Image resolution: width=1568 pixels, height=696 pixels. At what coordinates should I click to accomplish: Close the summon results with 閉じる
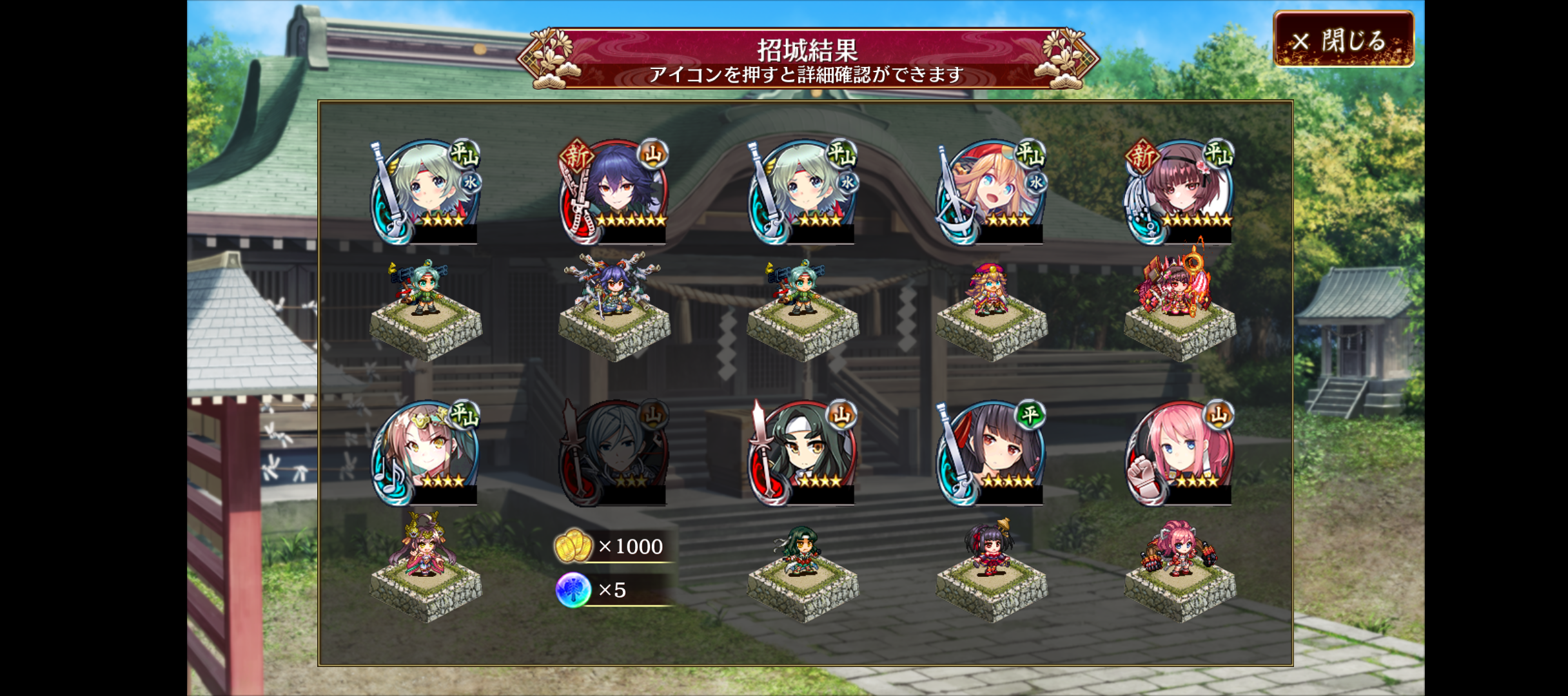1344,40
